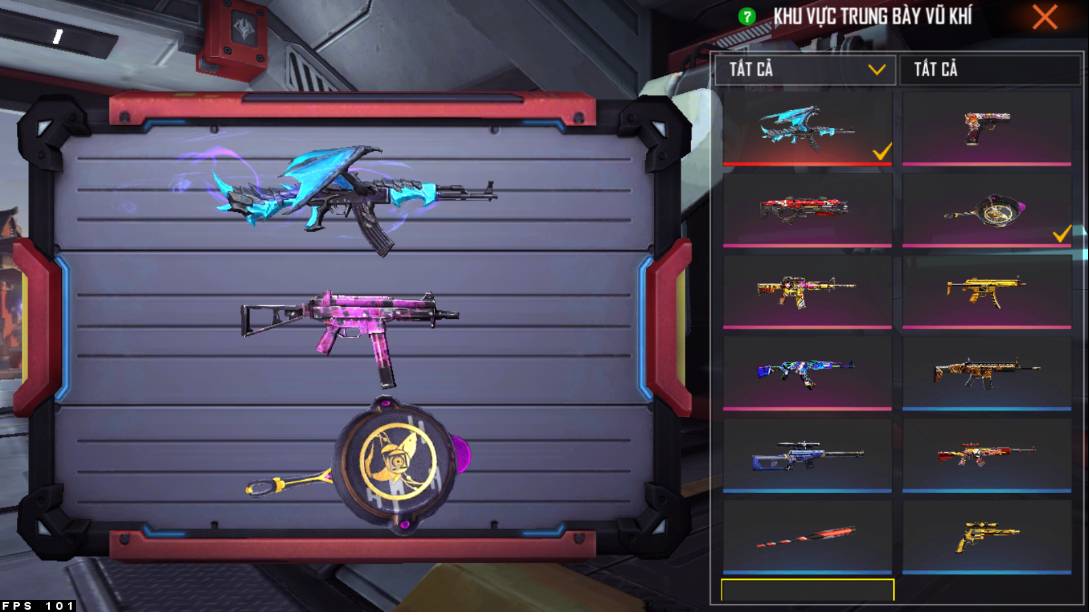
Task: Pick the golden emblem pan thumbnail in list
Action: click(x=987, y=209)
